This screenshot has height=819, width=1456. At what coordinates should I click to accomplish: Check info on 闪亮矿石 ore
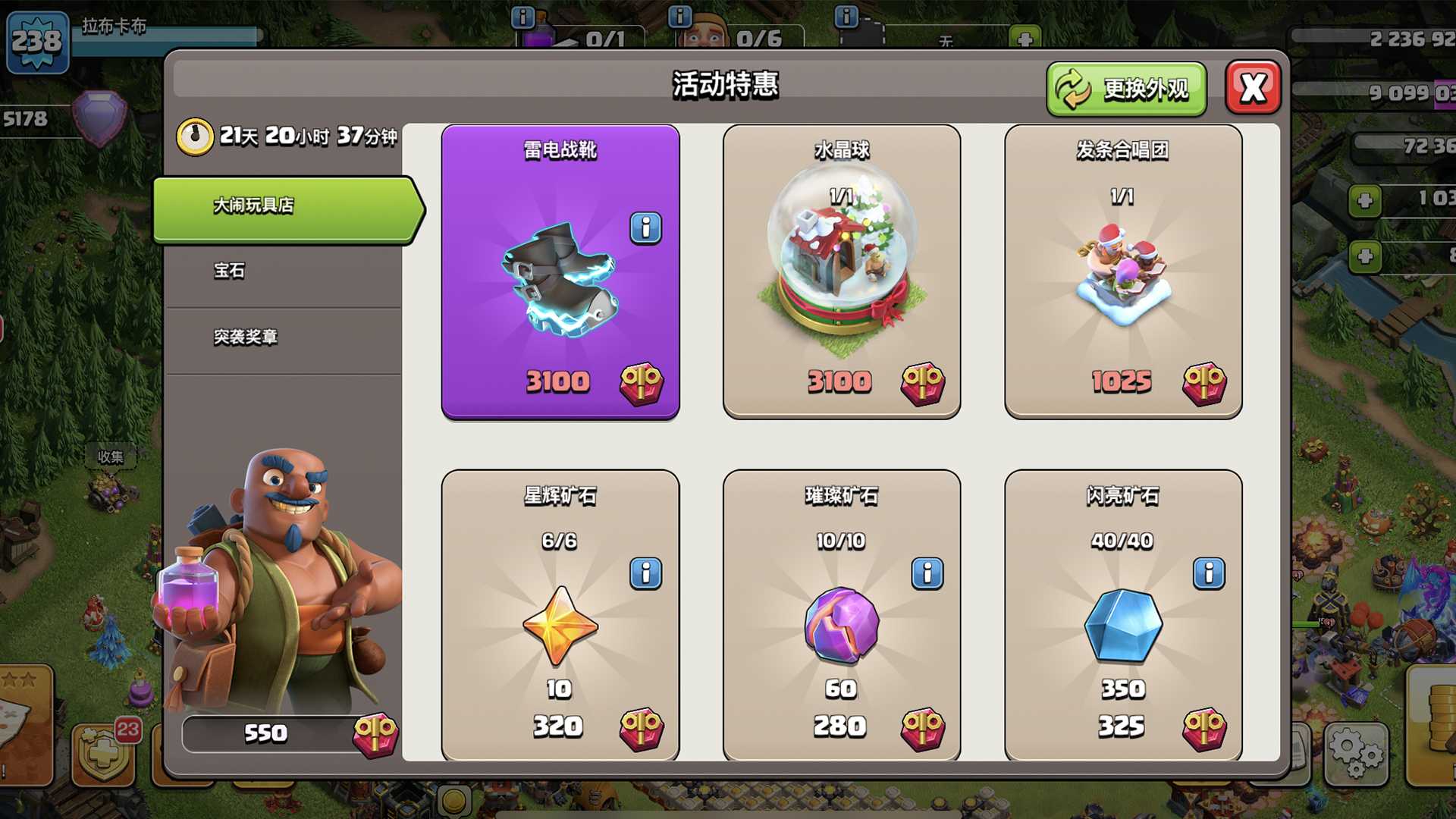click(x=1209, y=573)
